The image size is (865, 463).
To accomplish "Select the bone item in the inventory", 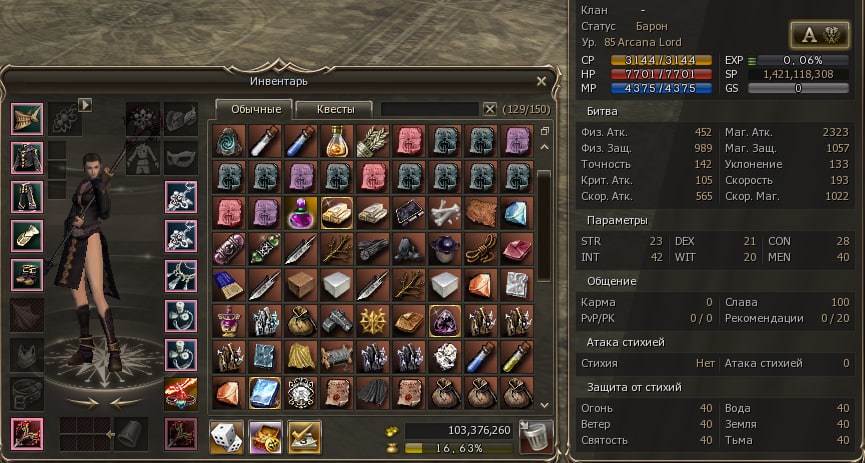I will point(445,212).
